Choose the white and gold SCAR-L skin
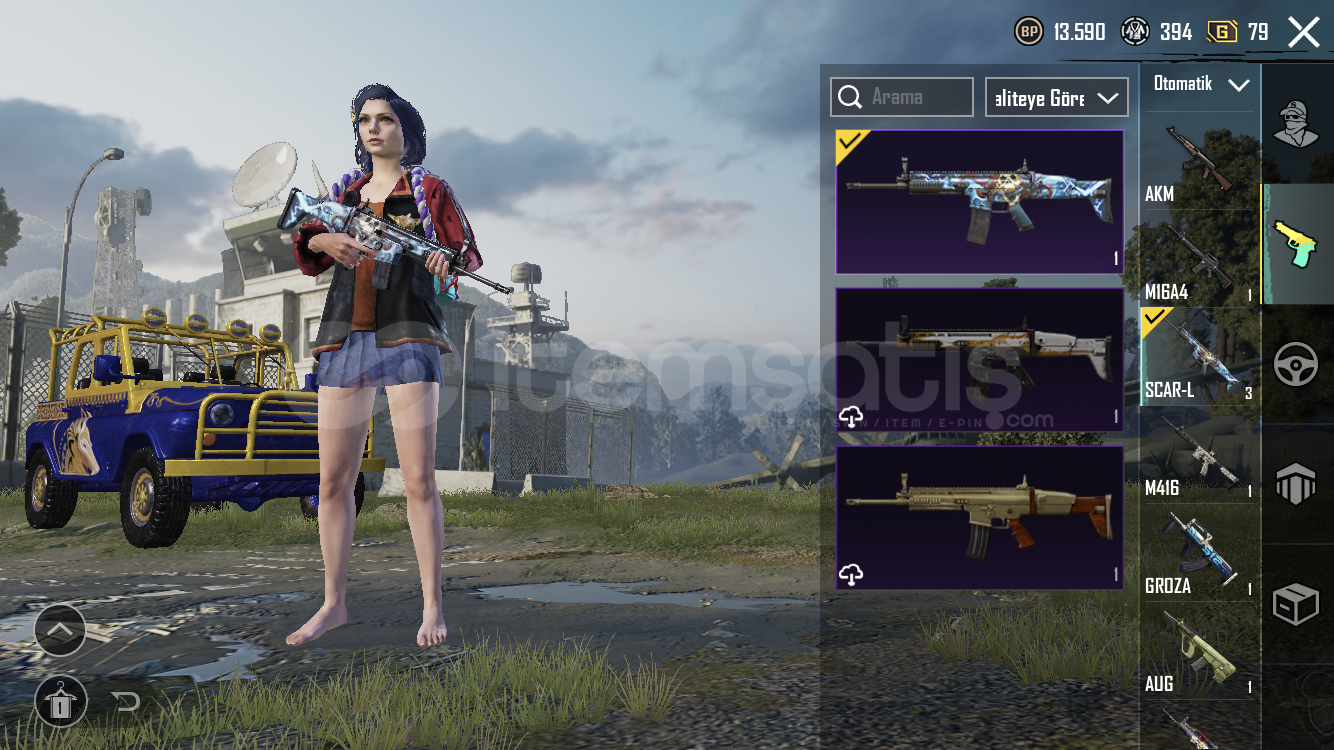 coord(979,360)
